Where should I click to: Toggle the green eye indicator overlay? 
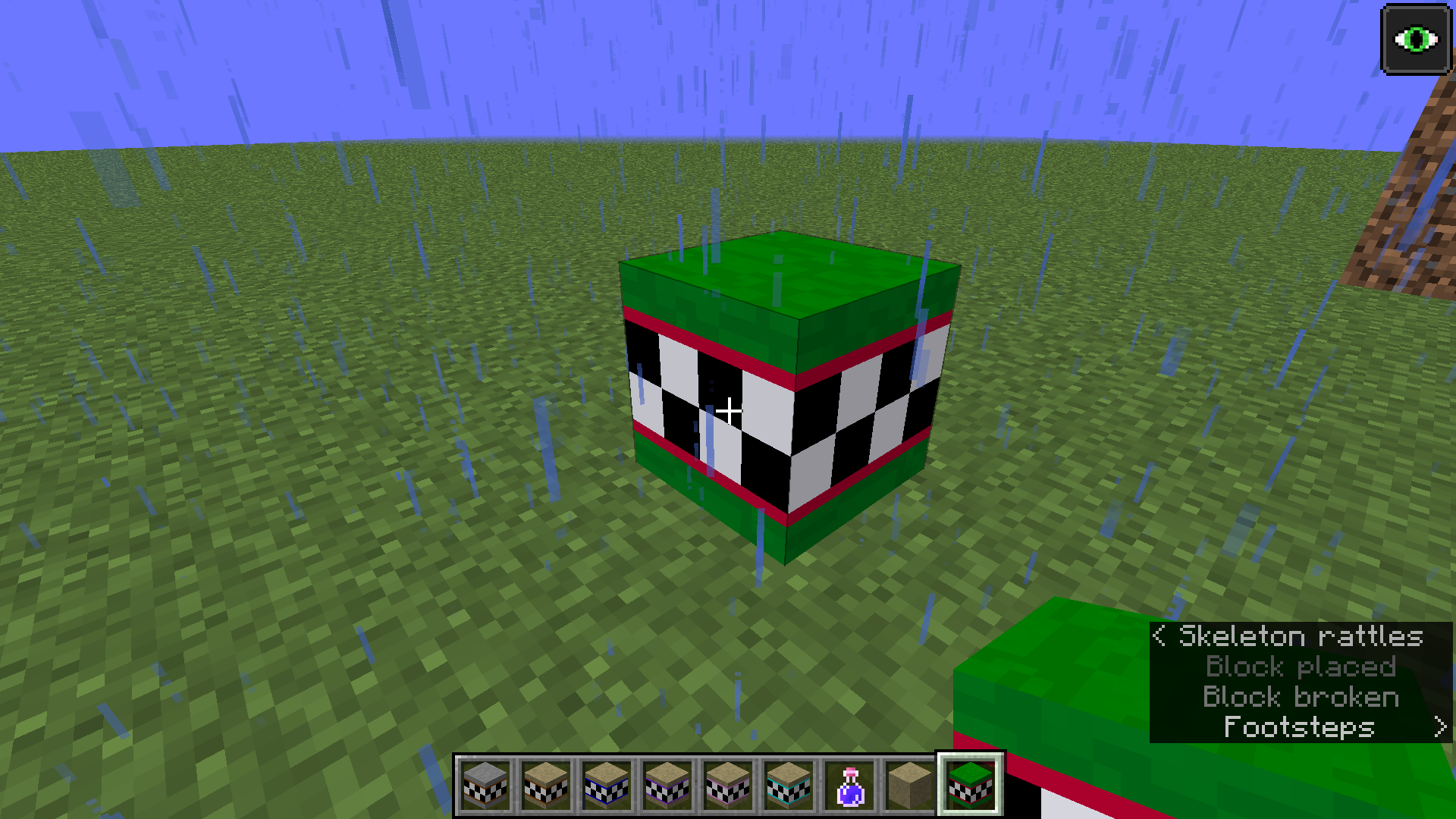[x=1417, y=39]
